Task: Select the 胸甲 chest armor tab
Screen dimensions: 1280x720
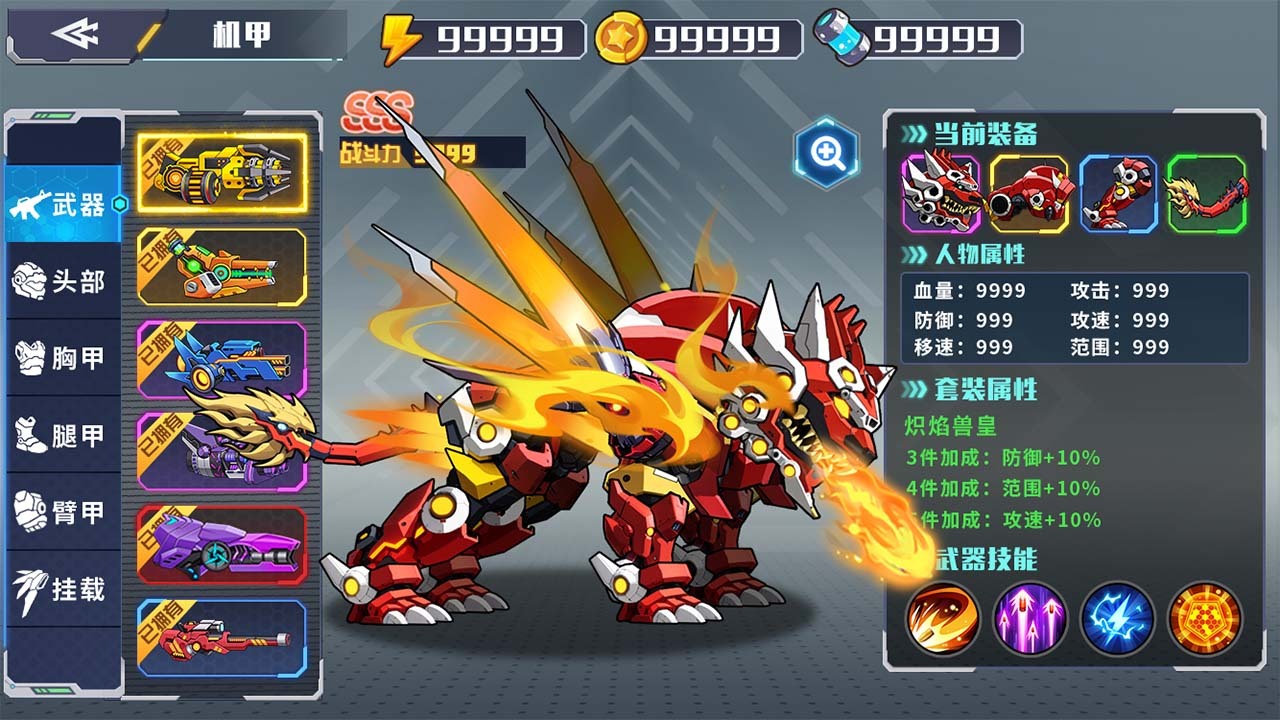Action: [x=64, y=358]
